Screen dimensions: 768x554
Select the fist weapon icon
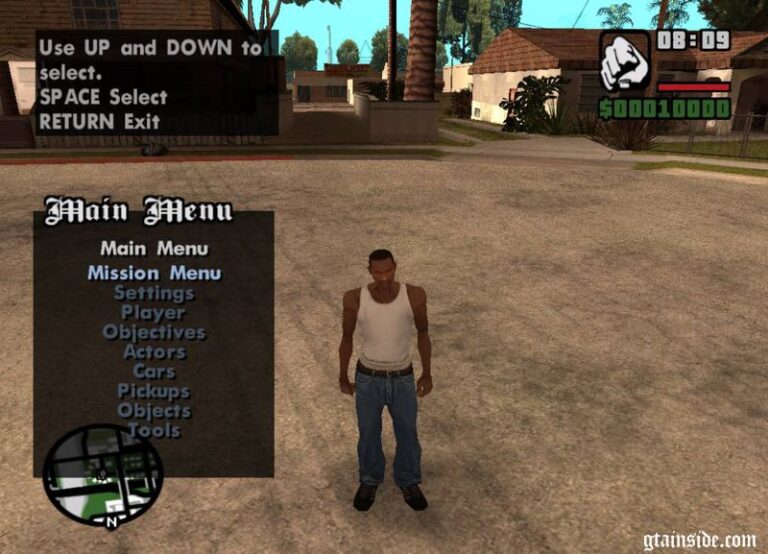pyautogui.click(x=624, y=61)
